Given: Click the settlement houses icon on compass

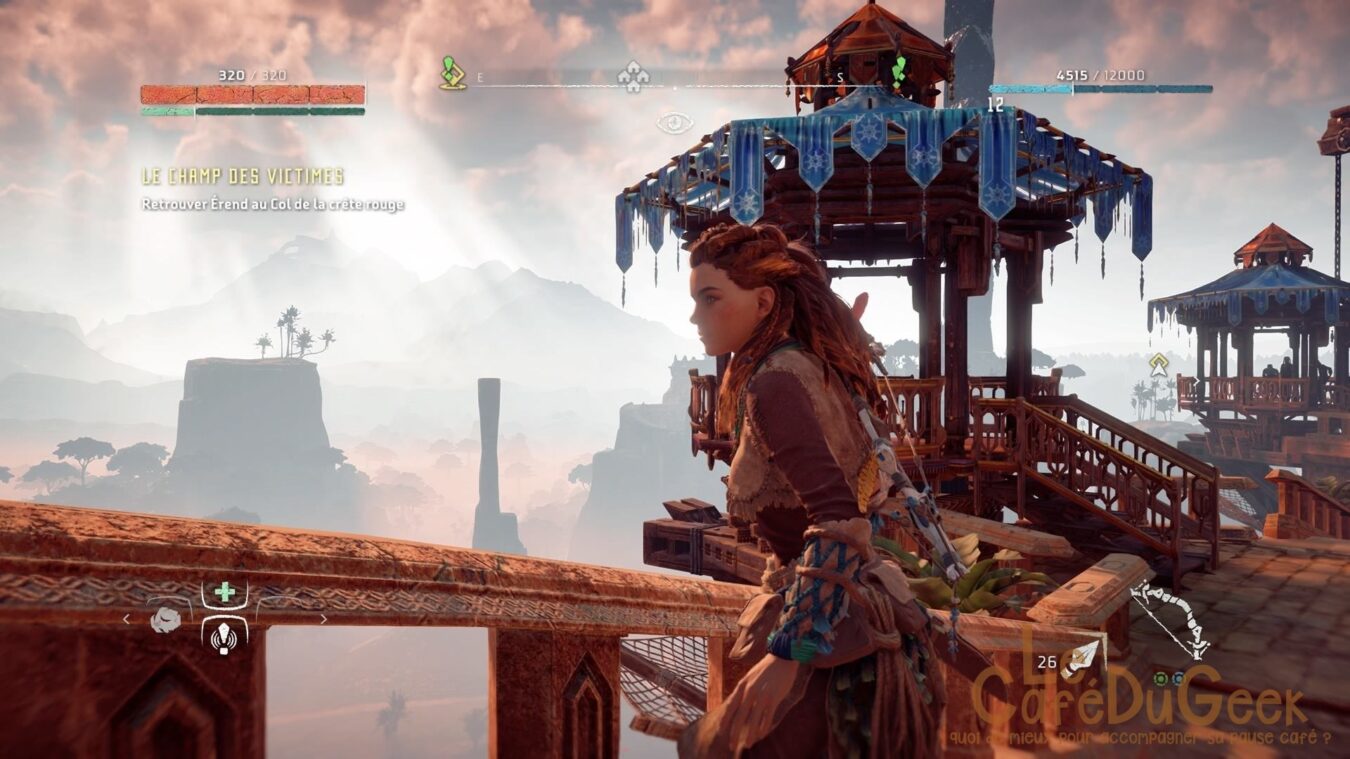Looking at the screenshot, I should tap(632, 76).
